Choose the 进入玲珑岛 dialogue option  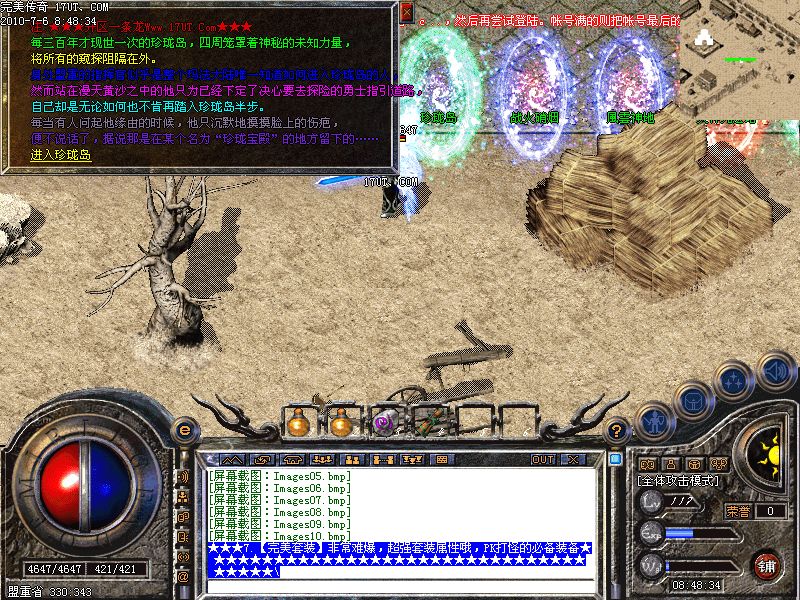coord(61,155)
